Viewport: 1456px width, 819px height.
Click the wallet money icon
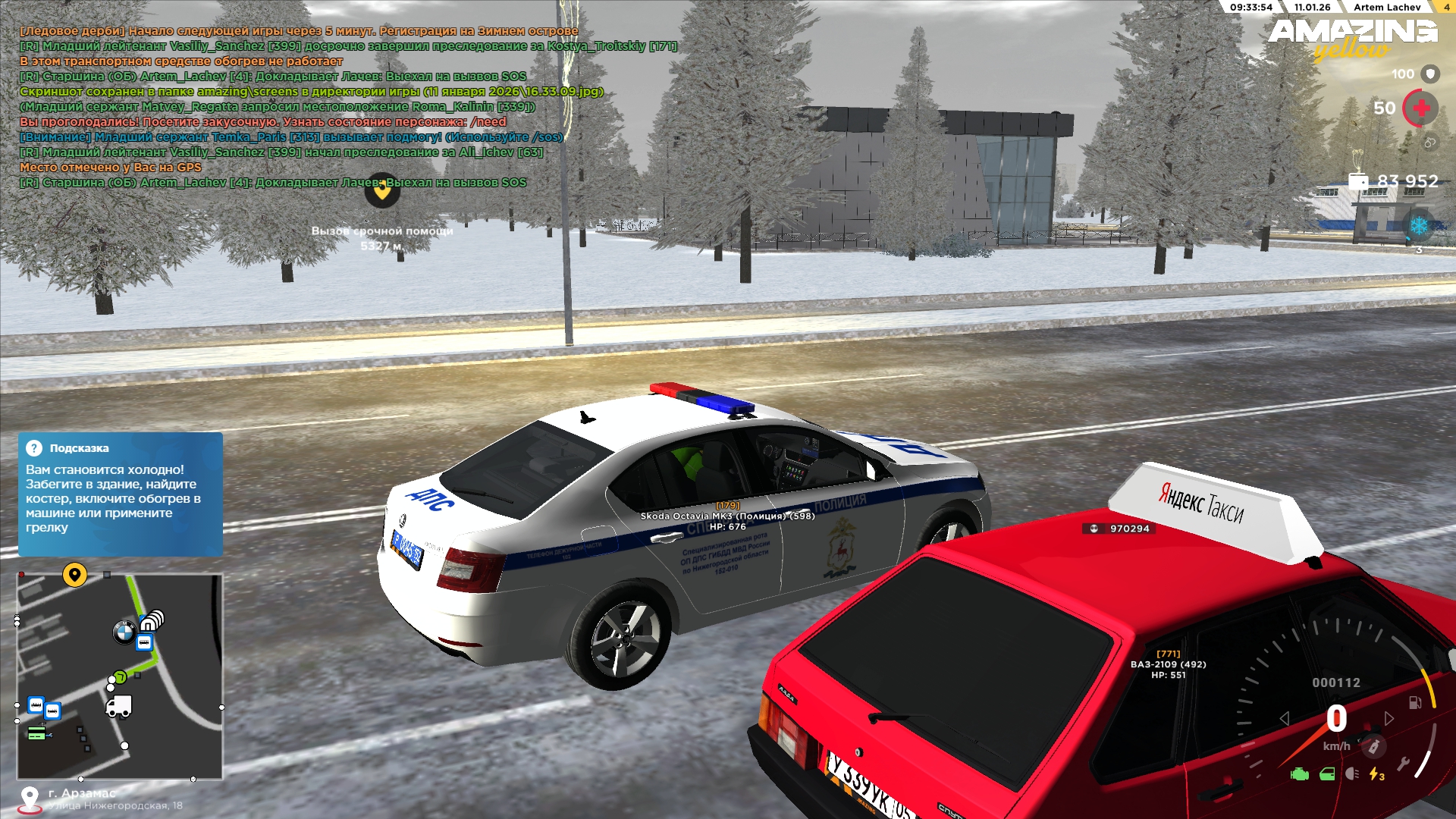[1358, 181]
